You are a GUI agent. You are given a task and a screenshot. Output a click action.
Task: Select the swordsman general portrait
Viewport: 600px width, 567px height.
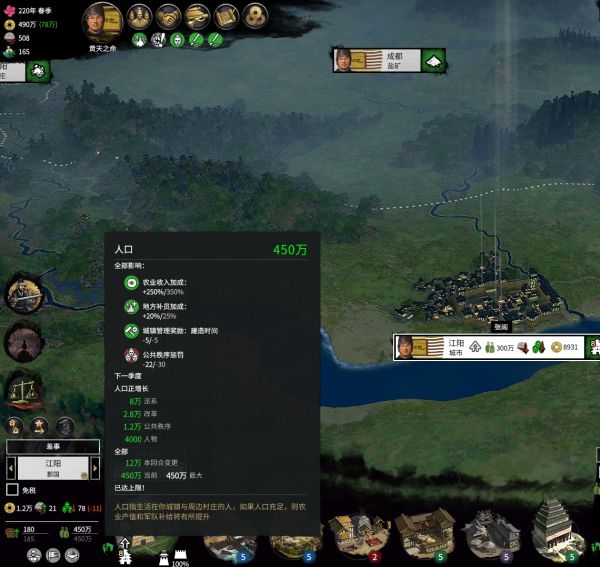(x=21, y=293)
